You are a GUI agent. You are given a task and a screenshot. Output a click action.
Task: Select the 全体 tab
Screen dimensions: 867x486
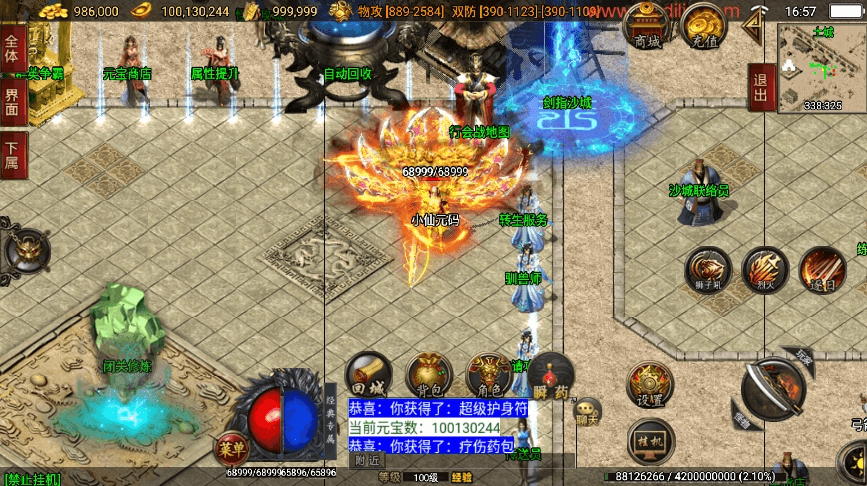[x=13, y=48]
